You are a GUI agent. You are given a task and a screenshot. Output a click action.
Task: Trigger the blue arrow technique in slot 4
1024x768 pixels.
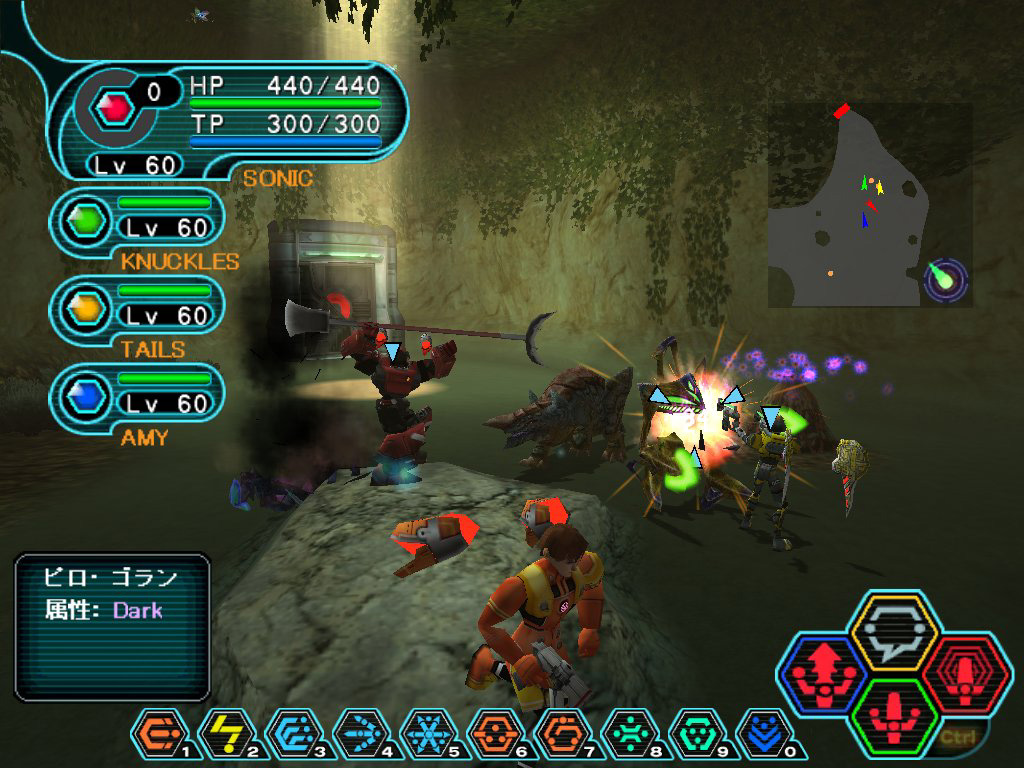pos(358,735)
